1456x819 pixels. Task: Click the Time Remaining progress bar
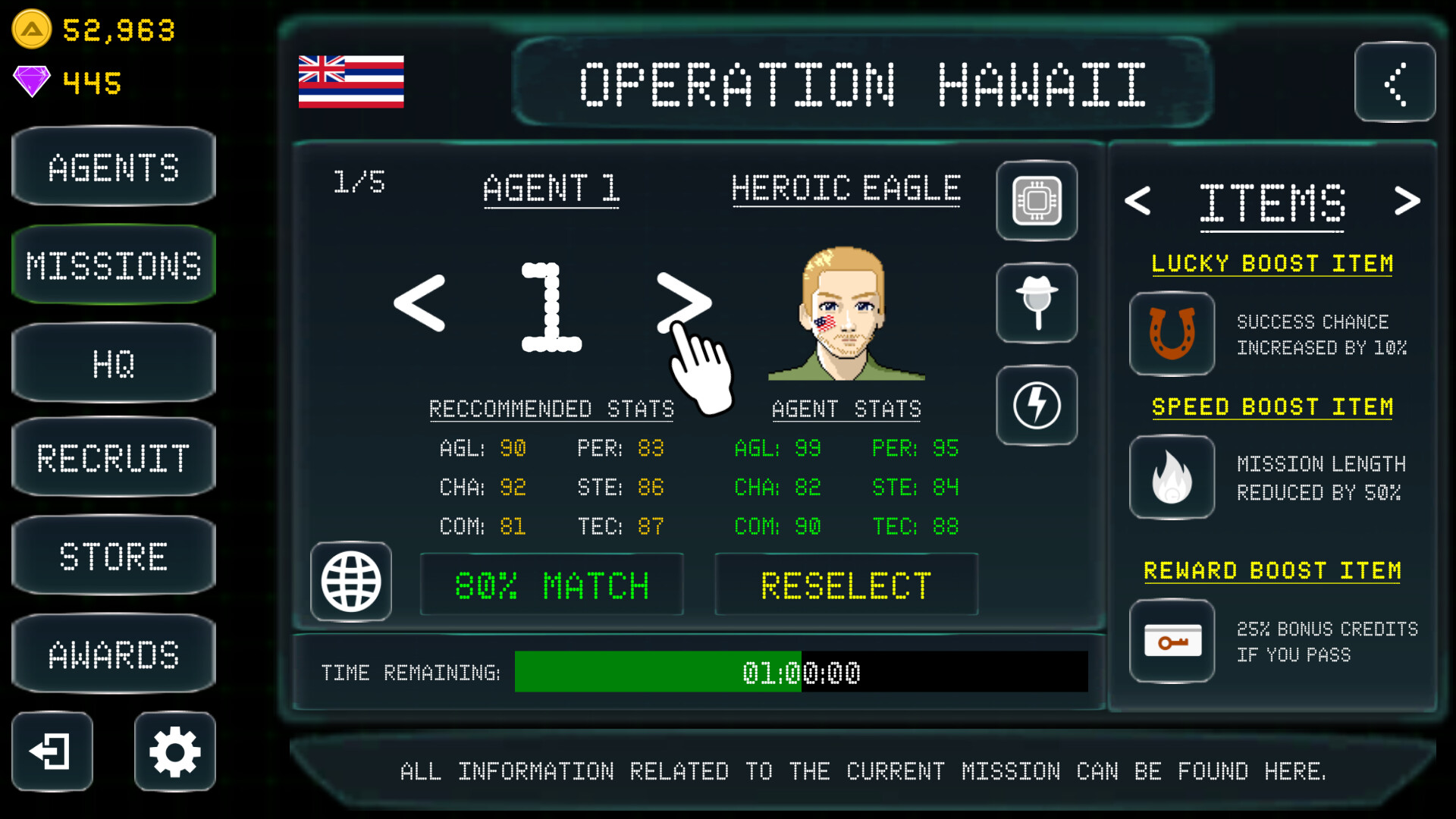[802, 672]
